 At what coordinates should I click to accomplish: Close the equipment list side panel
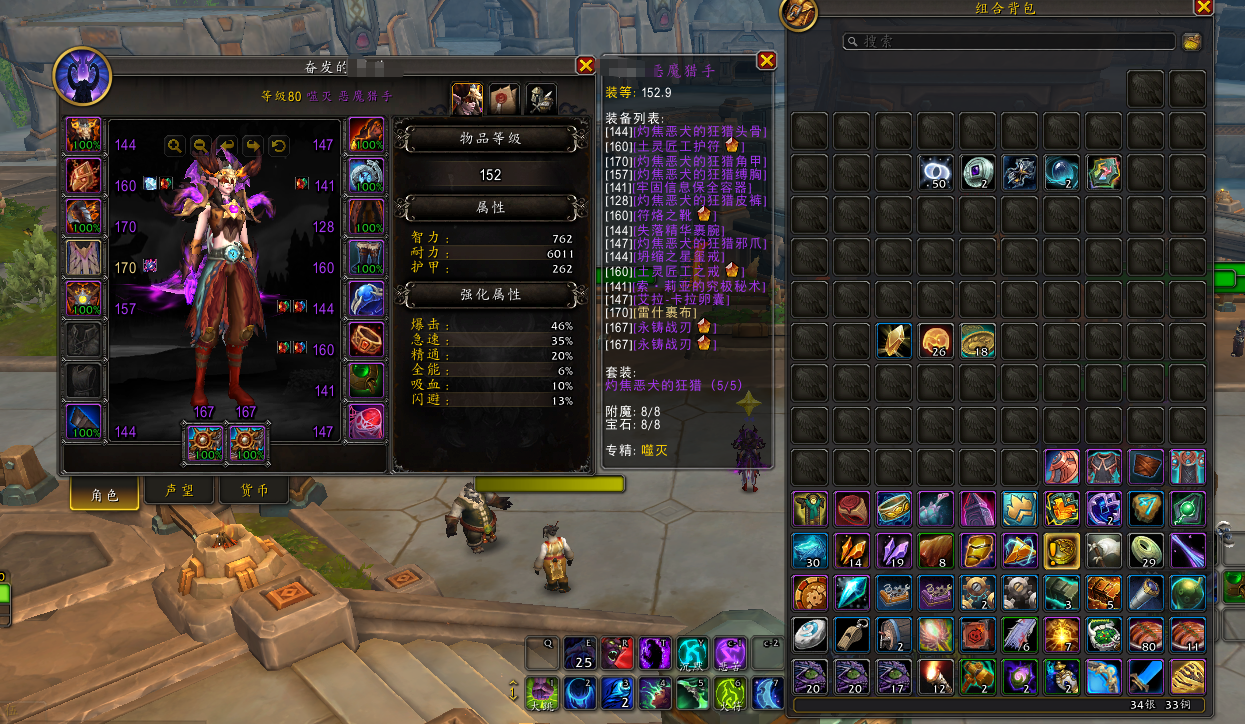pos(767,61)
